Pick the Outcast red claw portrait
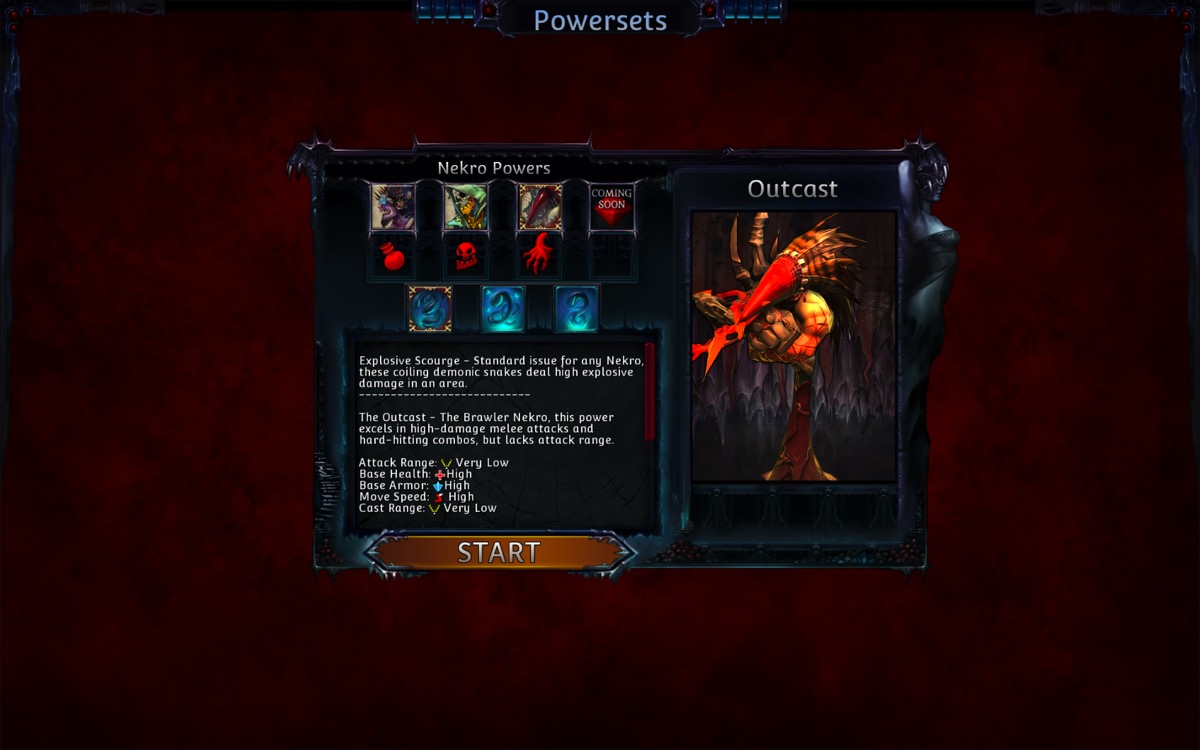This screenshot has height=750, width=1200. pyautogui.click(x=539, y=207)
